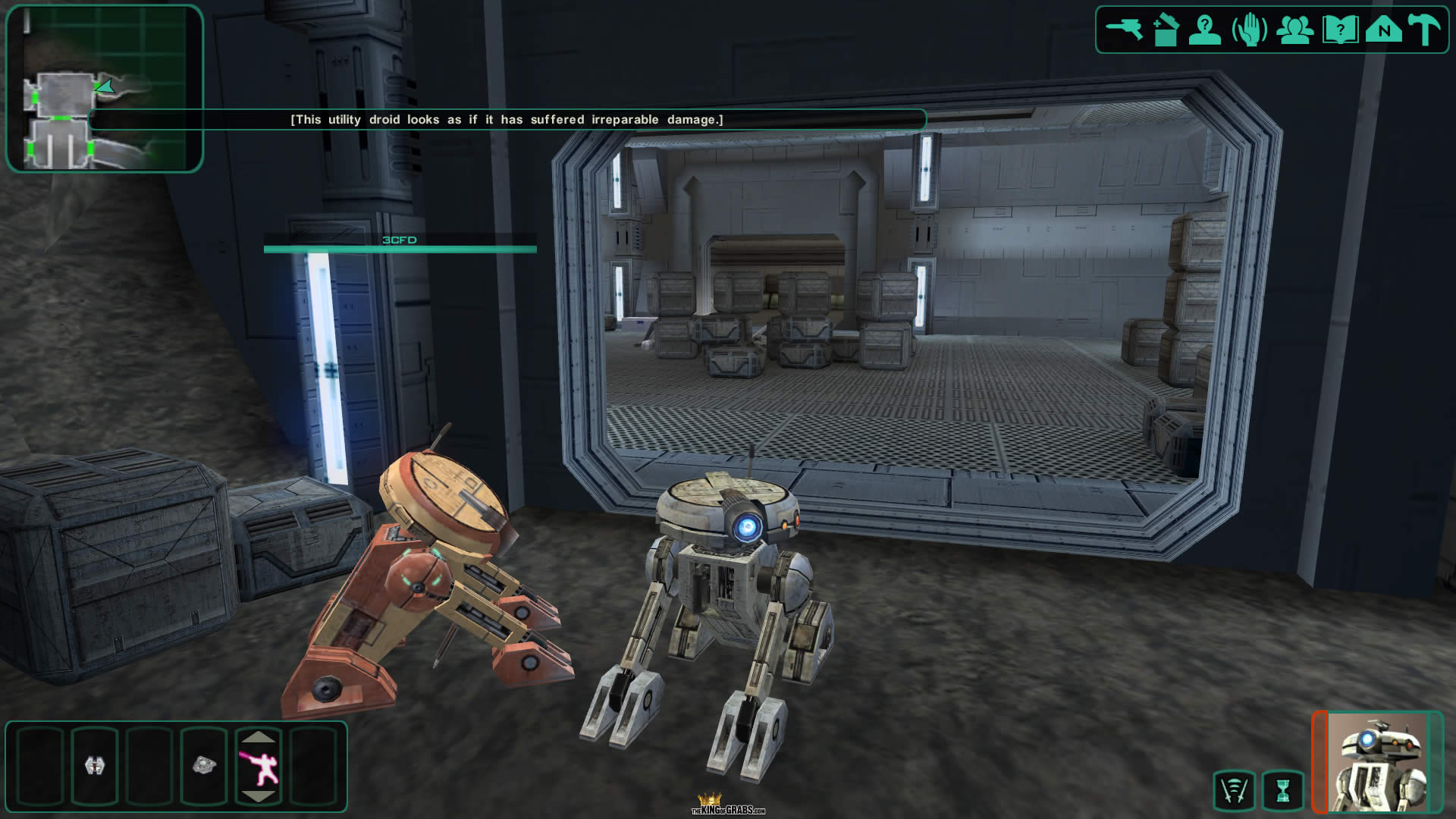Select the T3-M4 droid portrait

coord(1377,762)
